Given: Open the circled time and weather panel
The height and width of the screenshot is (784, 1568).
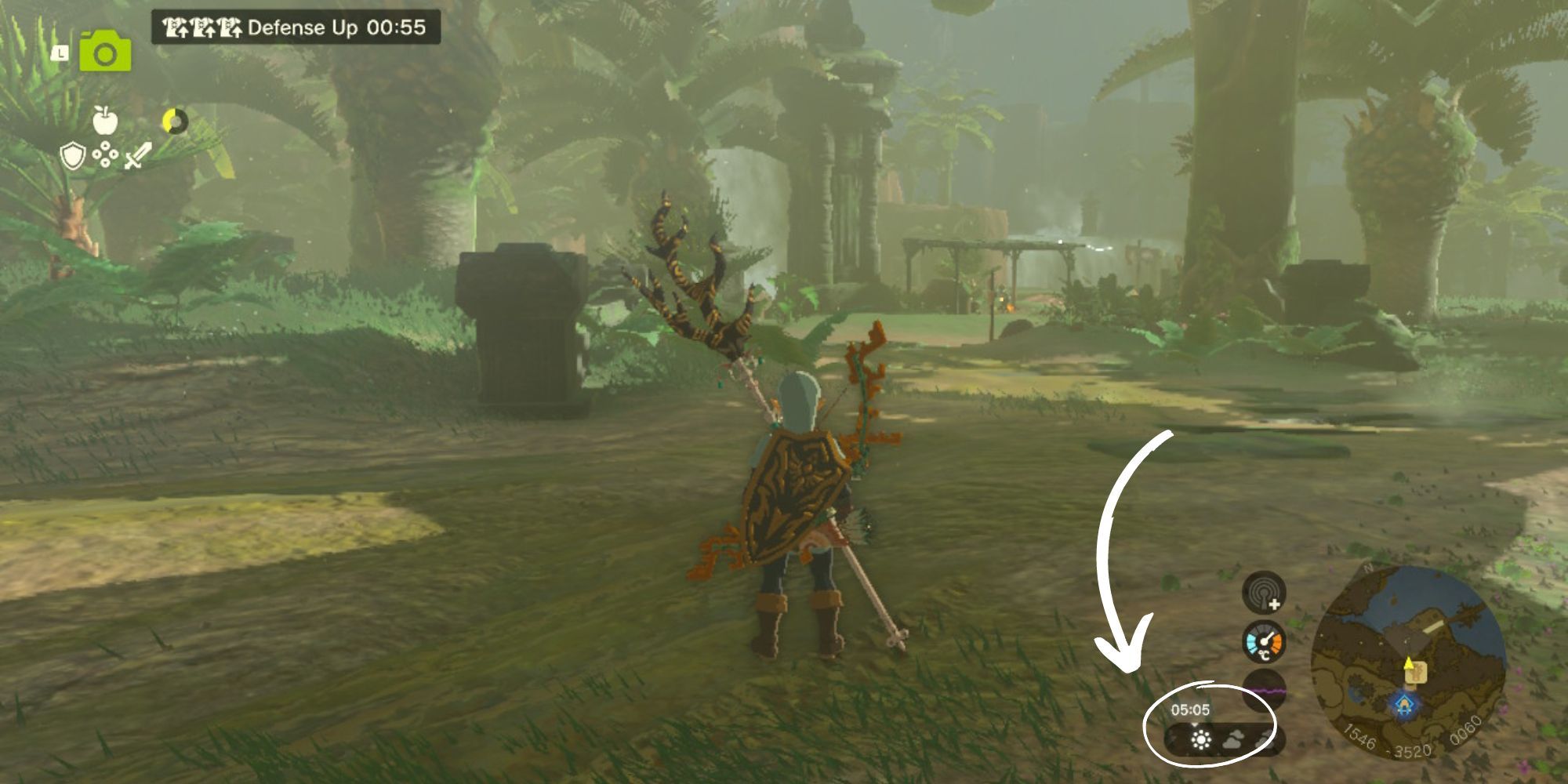Looking at the screenshot, I should click(1210, 724).
